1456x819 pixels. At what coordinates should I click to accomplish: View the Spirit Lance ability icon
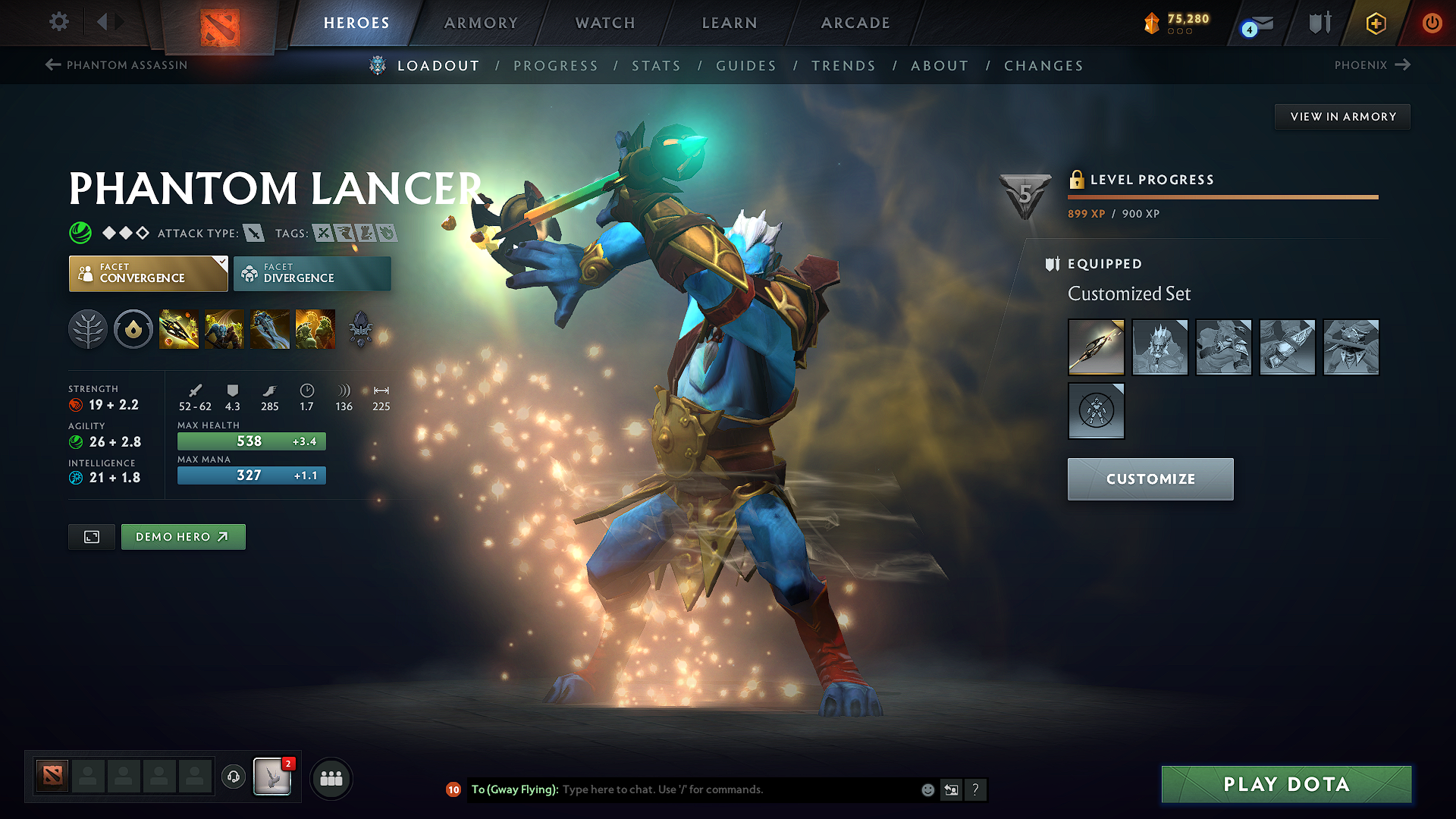[x=179, y=329]
